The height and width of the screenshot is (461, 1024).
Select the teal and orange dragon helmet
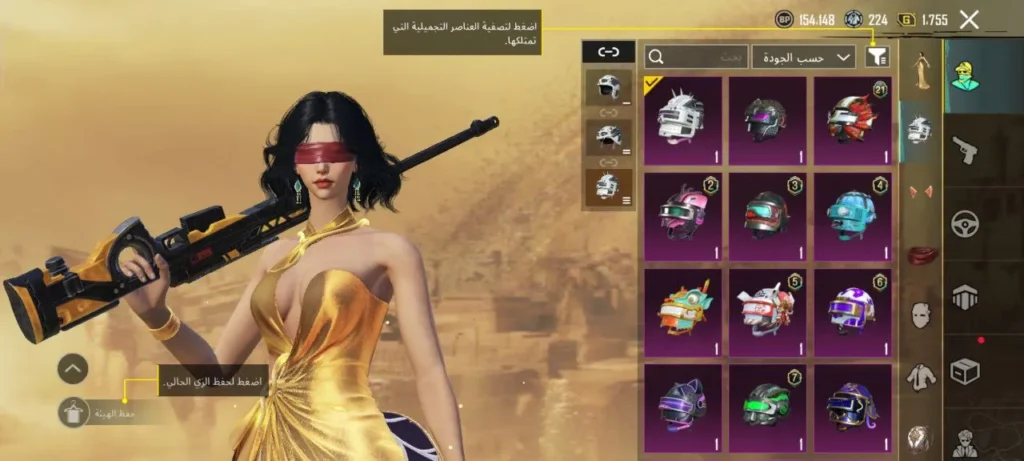click(681, 310)
